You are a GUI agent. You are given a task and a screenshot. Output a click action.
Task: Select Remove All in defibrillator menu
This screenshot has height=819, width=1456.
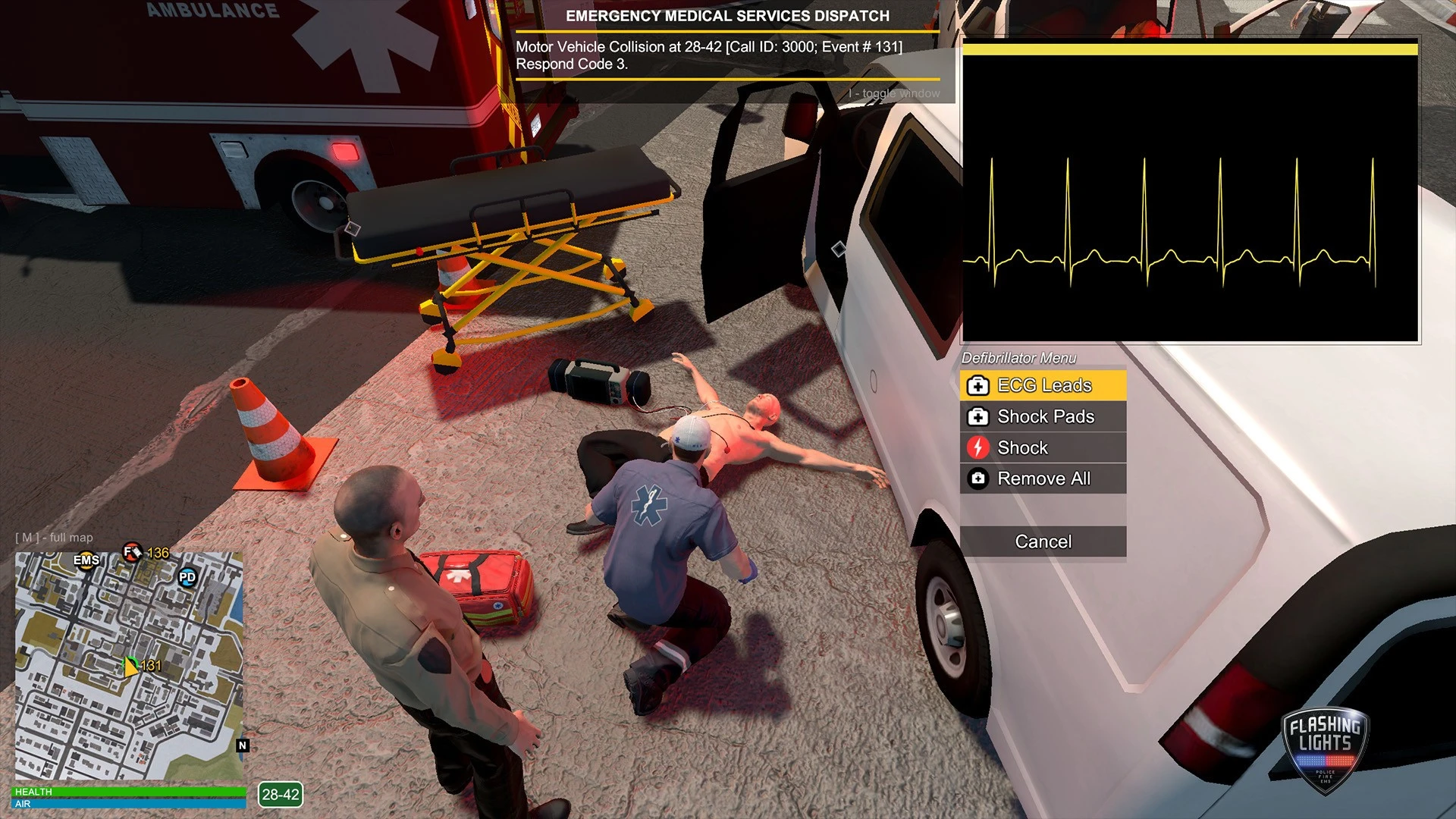[x=1043, y=479]
